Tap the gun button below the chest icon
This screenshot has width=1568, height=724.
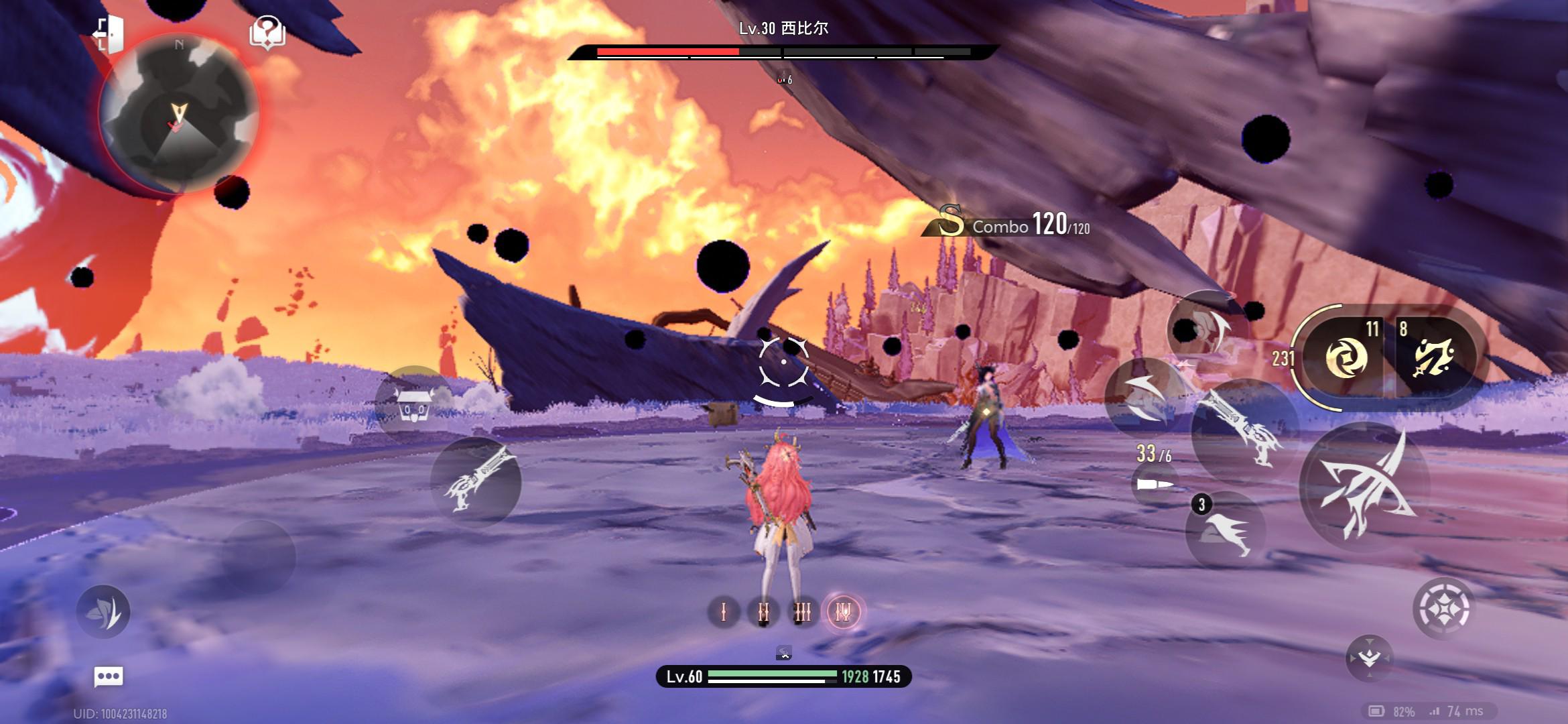coord(476,481)
